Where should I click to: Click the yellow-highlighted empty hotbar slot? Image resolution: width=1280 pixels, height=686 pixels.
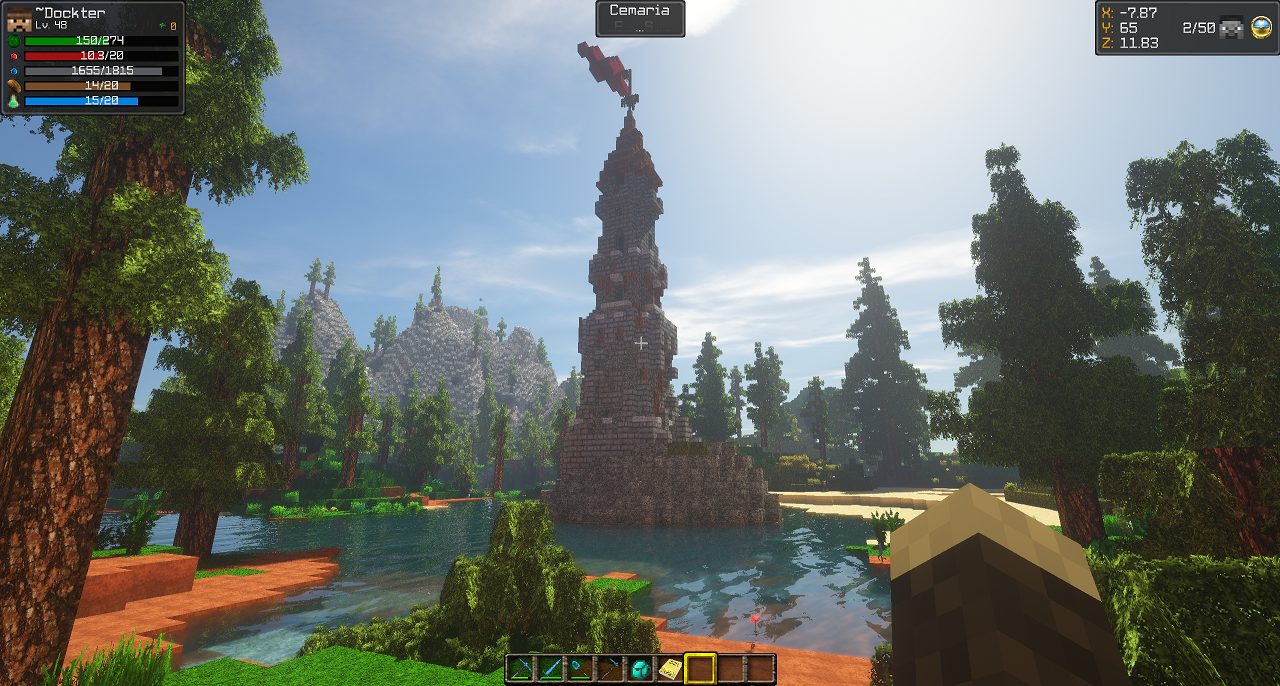pyautogui.click(x=700, y=668)
